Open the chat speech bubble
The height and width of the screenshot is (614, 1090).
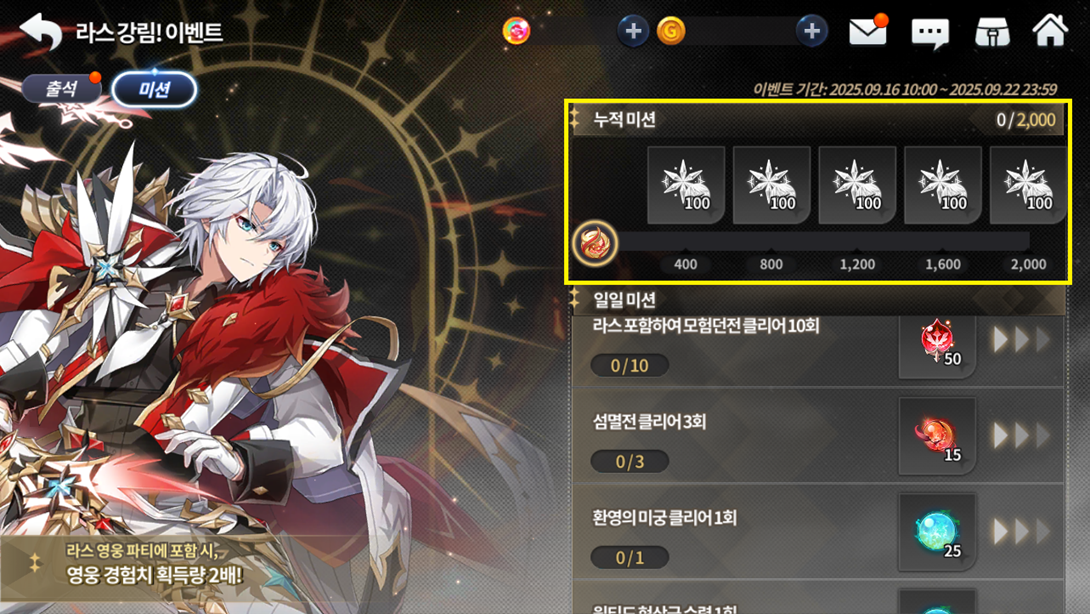pos(930,33)
